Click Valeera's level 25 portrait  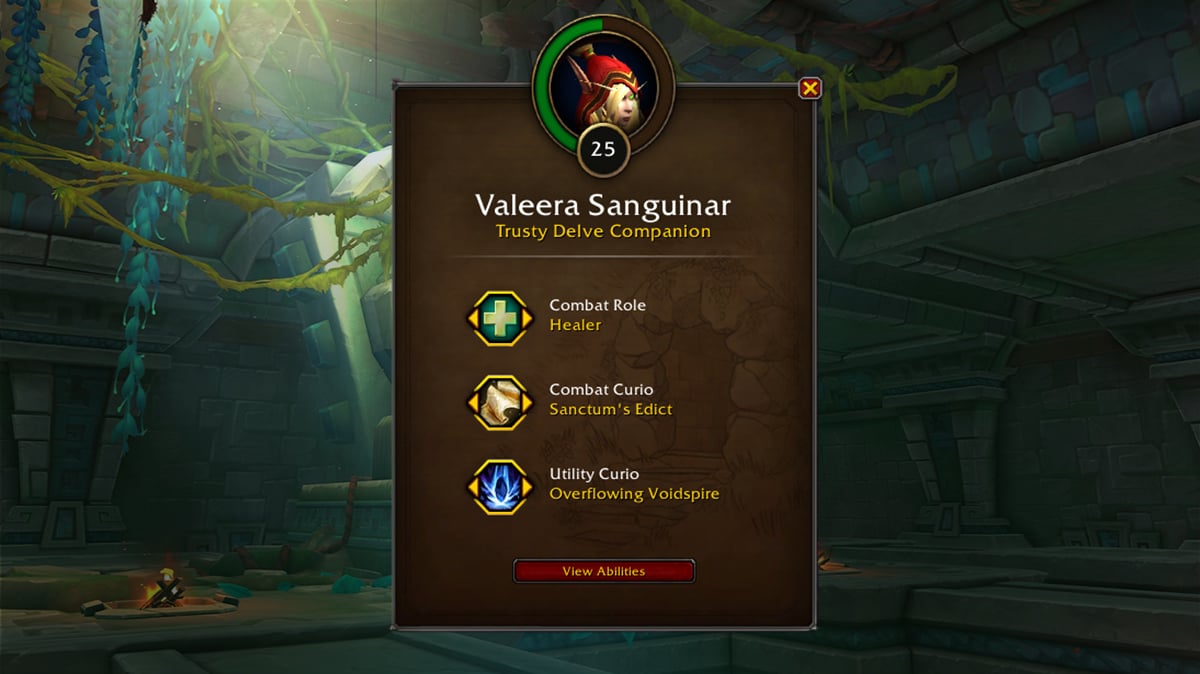point(604,84)
